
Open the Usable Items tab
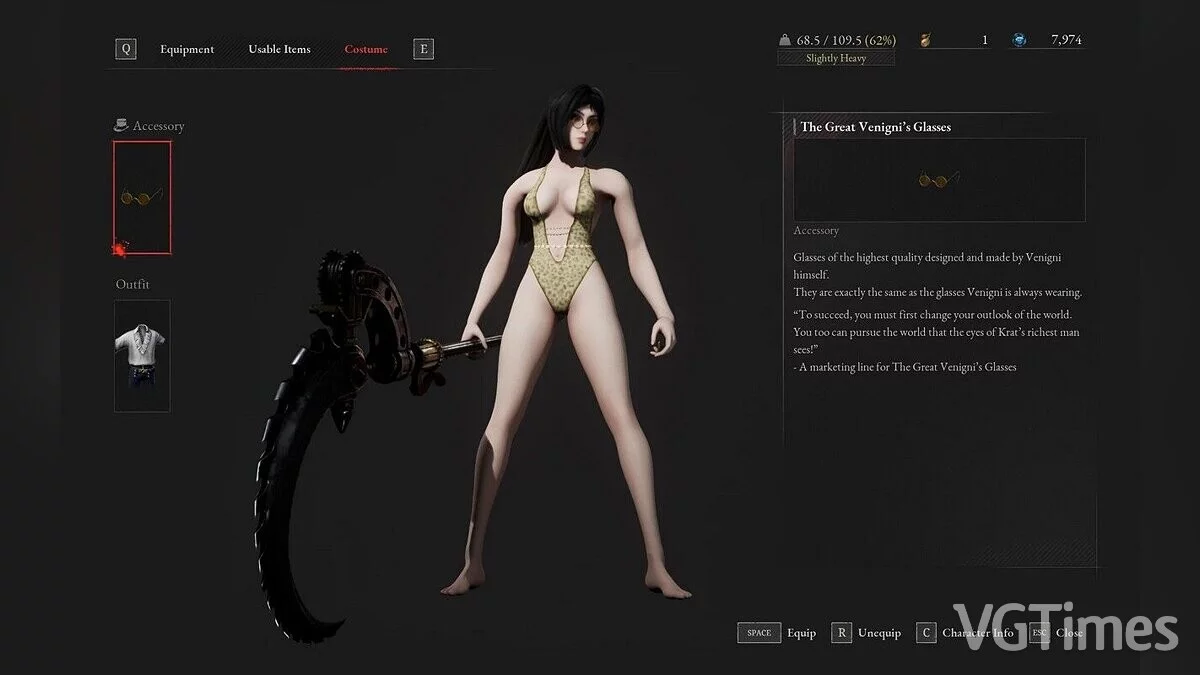point(279,49)
